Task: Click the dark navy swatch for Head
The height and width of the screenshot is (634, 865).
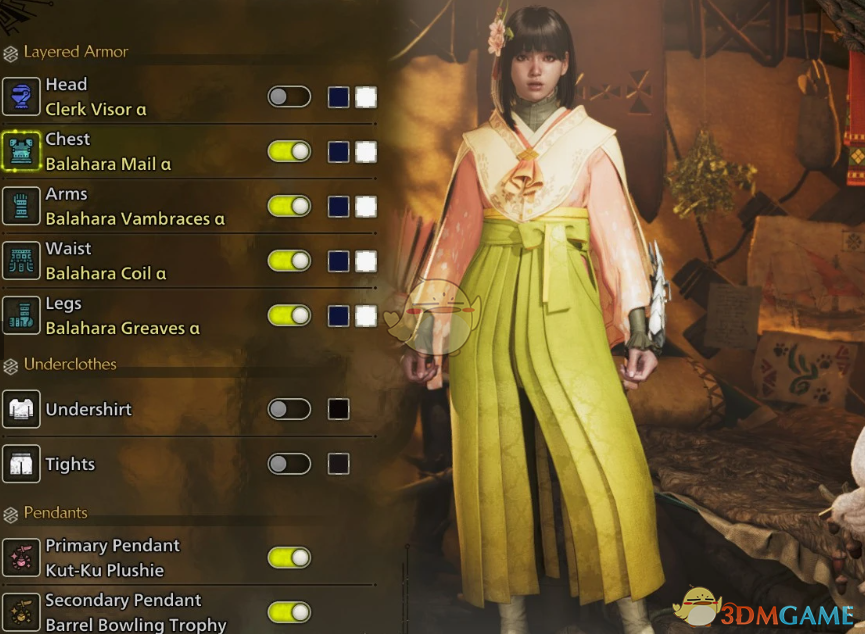Action: coord(339,97)
